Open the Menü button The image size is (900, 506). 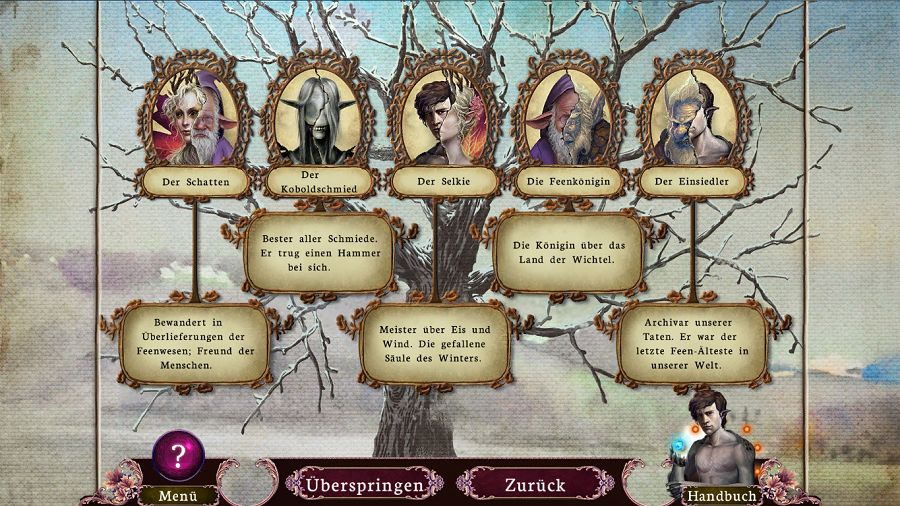coord(176,494)
